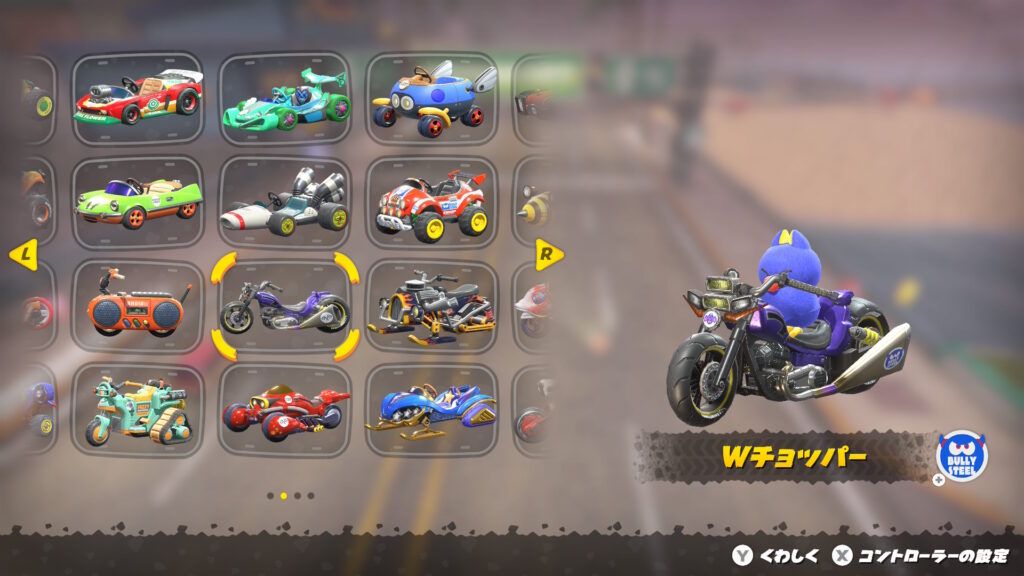Choose the highlighted purple chopper motorcycle

point(285,307)
